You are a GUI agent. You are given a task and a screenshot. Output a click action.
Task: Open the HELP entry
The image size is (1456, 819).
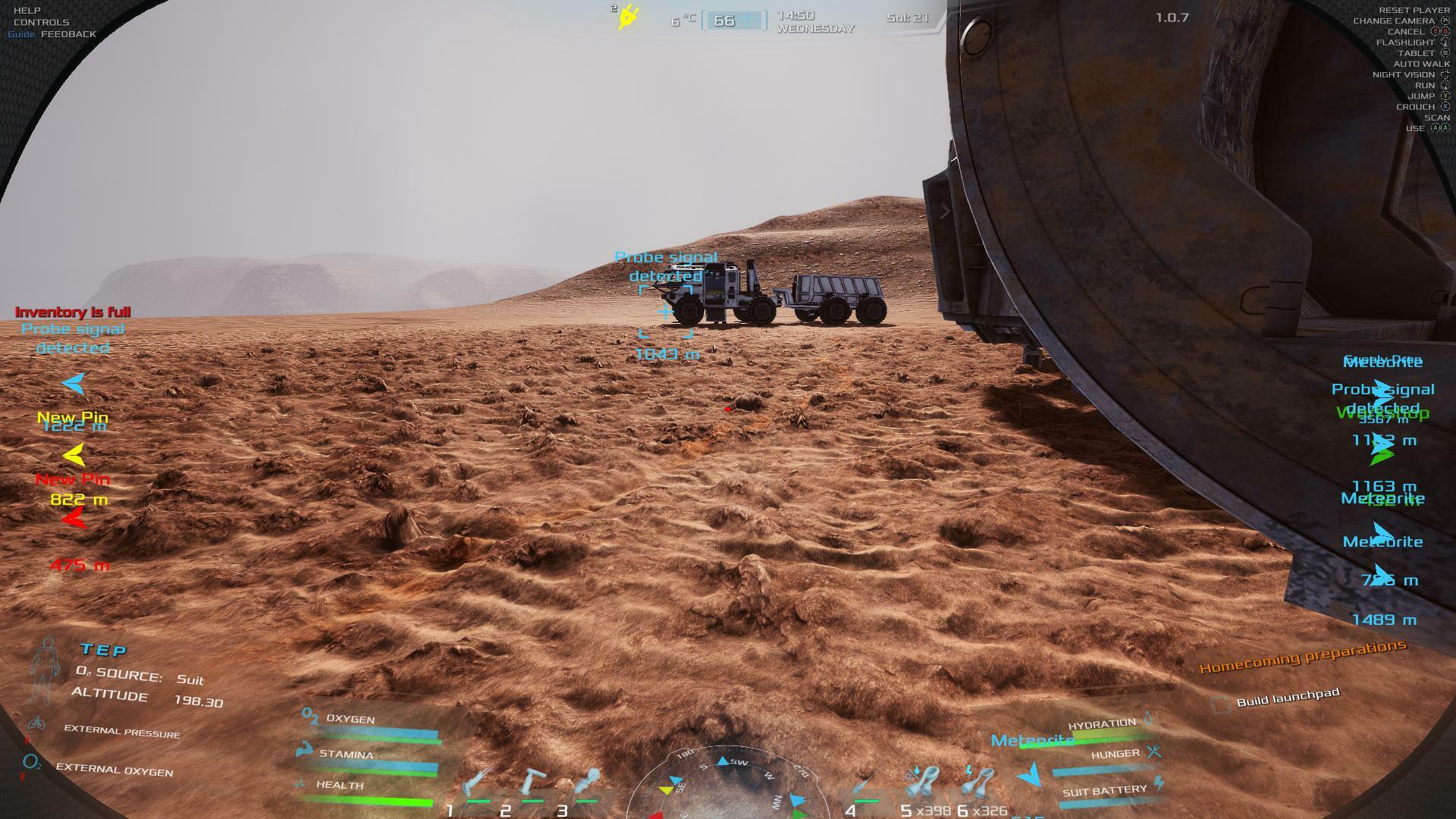pos(27,11)
